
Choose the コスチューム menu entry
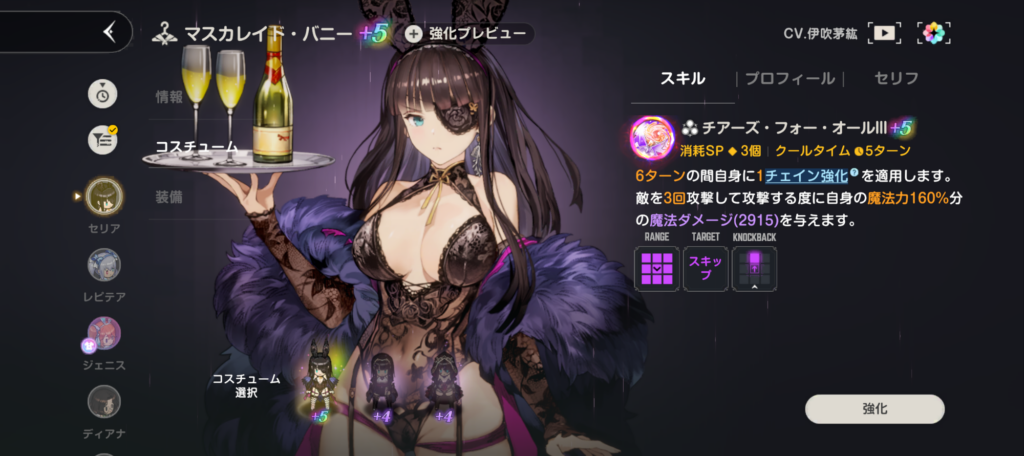[x=197, y=147]
